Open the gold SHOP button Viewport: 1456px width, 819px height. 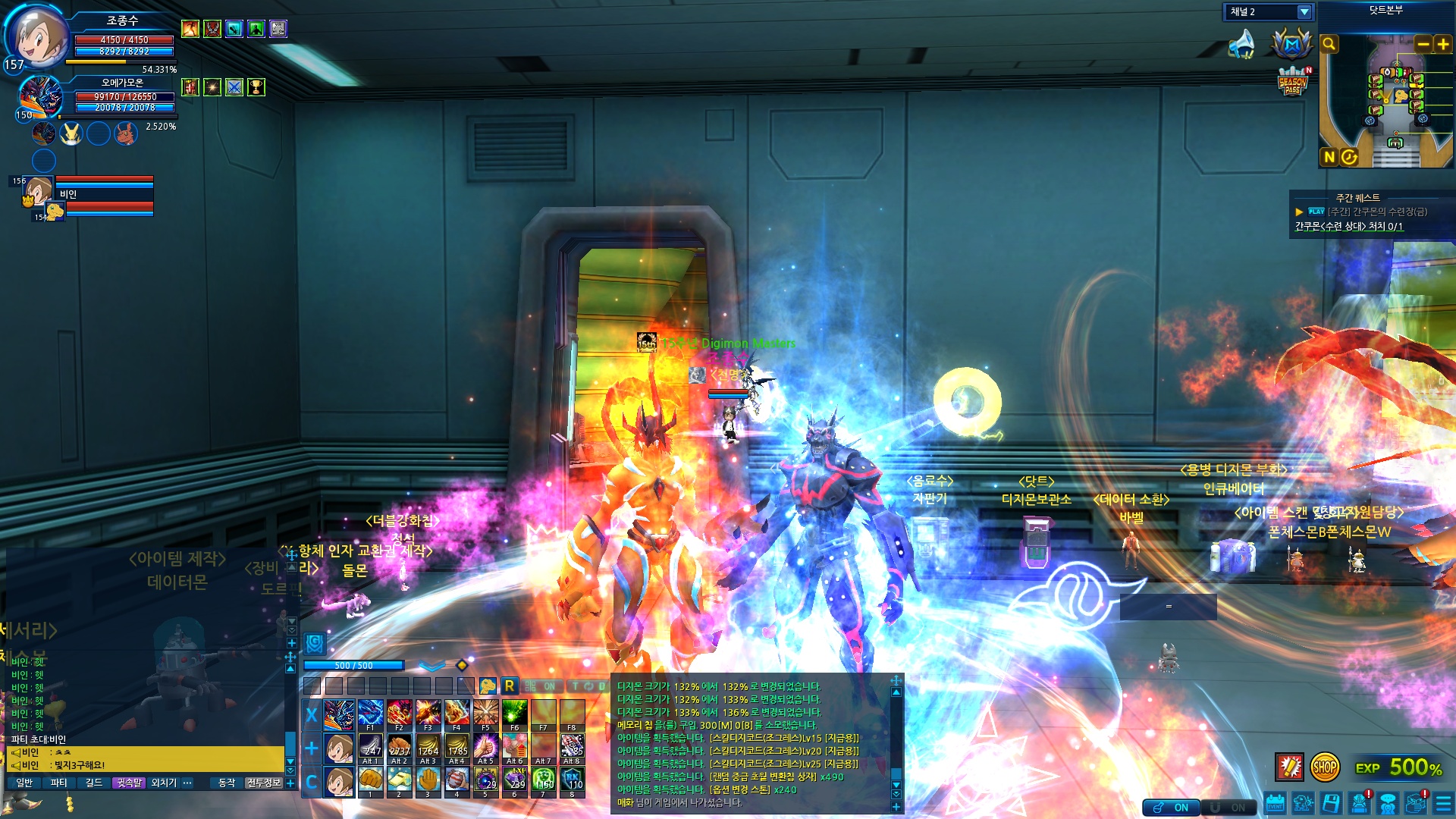(x=1325, y=767)
